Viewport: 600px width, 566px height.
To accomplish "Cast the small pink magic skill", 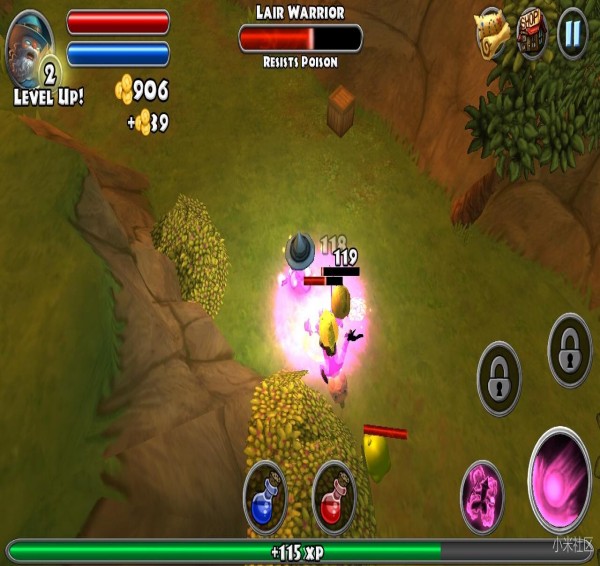I will pyautogui.click(x=482, y=496).
